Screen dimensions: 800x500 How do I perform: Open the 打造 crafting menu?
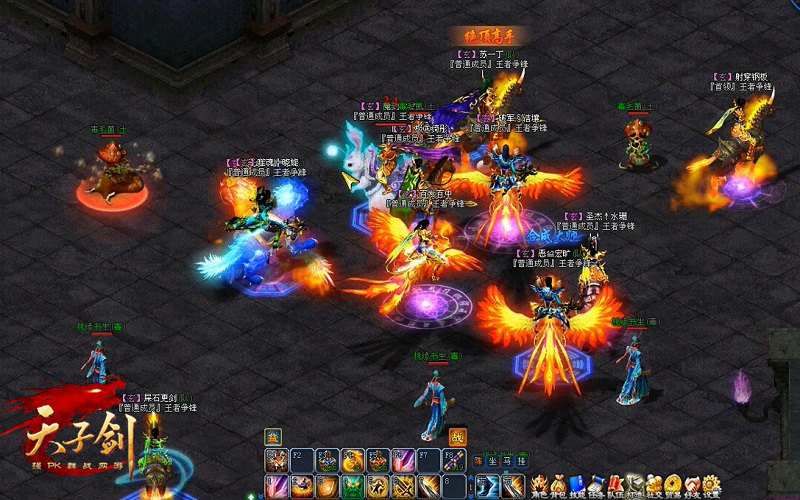[x=634, y=483]
